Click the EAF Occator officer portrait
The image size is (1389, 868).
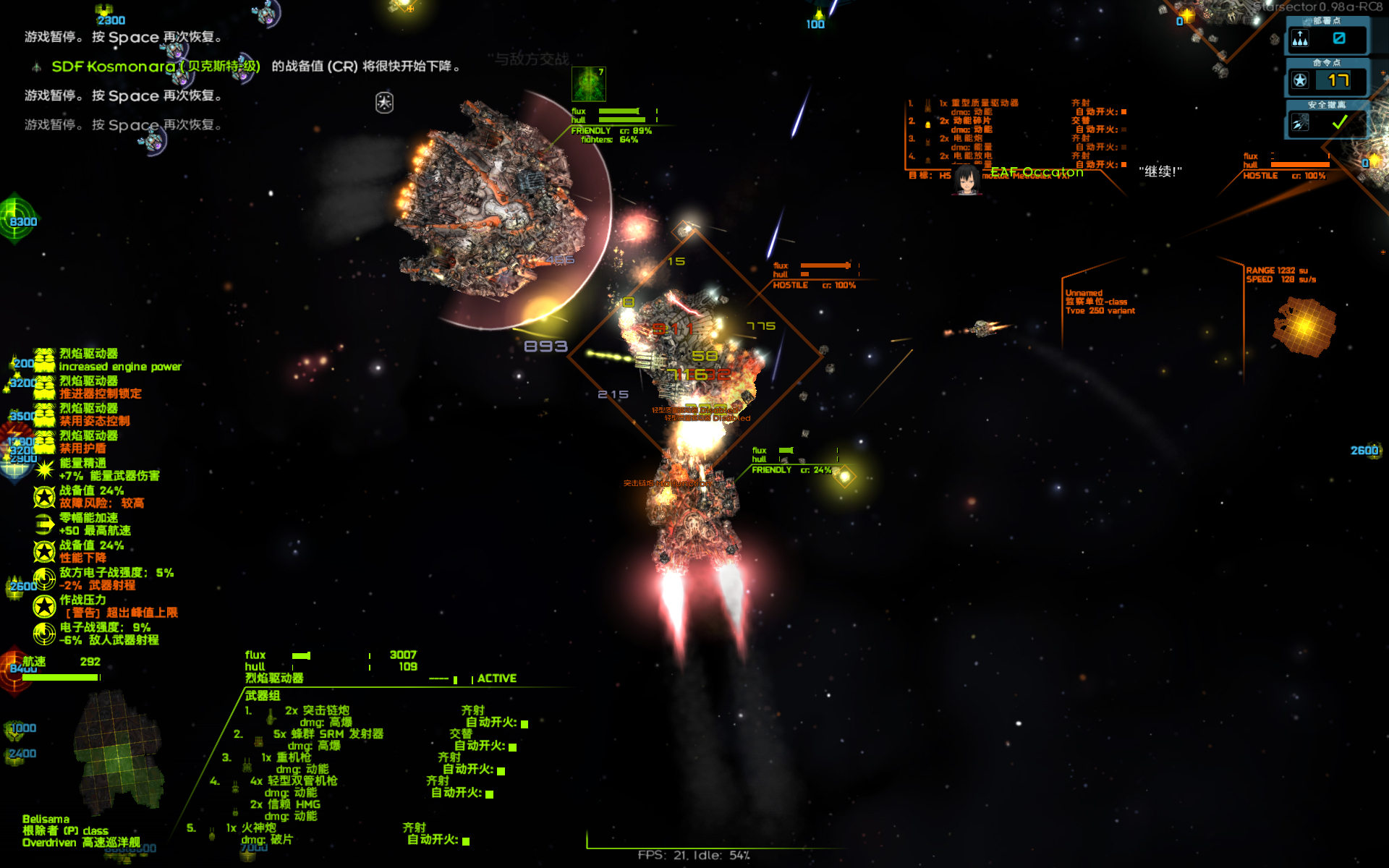point(966,179)
